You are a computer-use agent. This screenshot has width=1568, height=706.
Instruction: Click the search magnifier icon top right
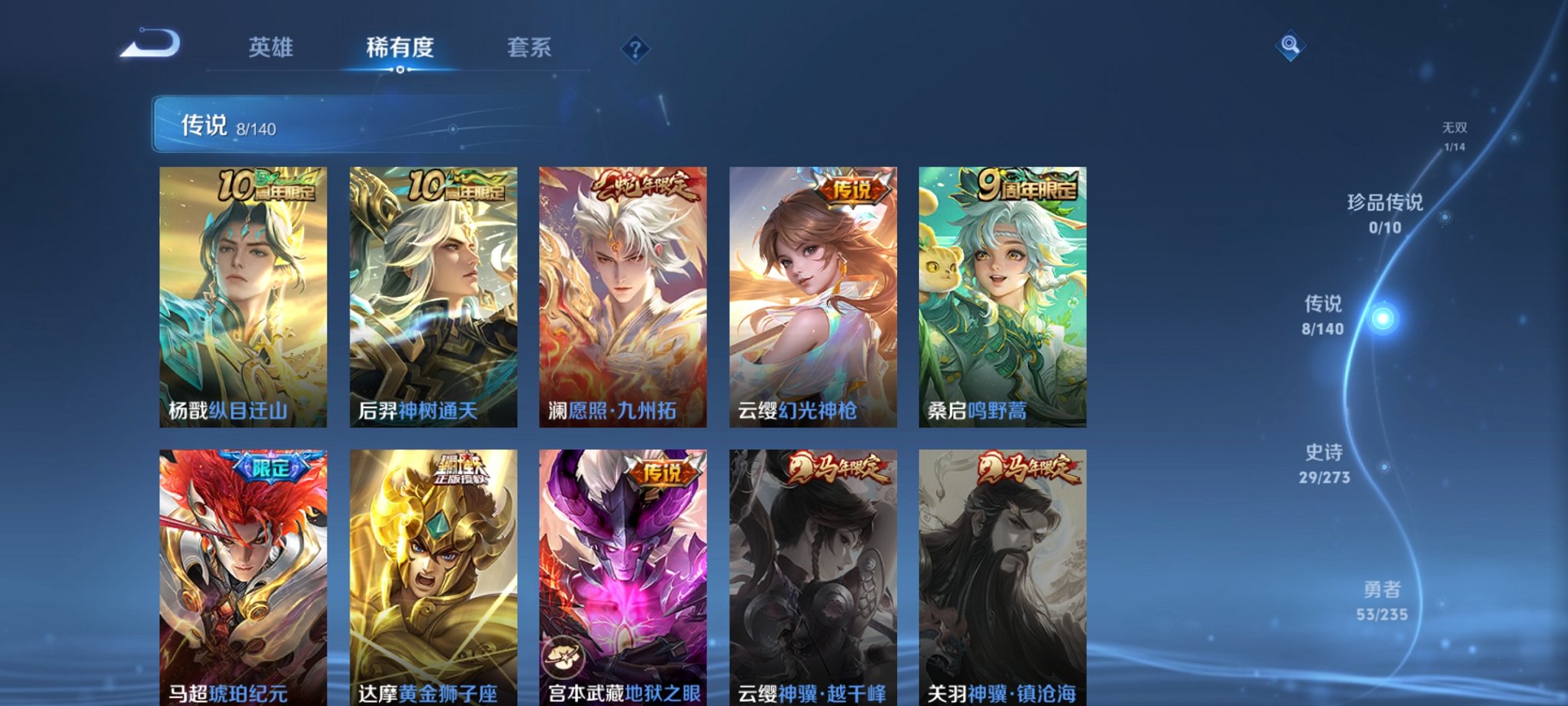[1291, 45]
